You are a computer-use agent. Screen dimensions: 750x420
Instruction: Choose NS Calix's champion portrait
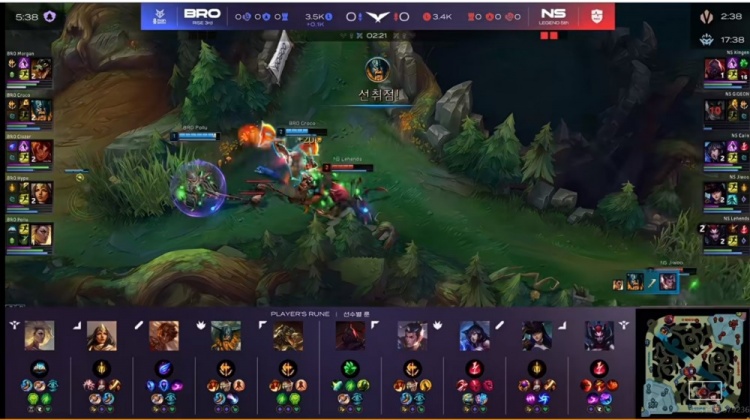click(714, 150)
